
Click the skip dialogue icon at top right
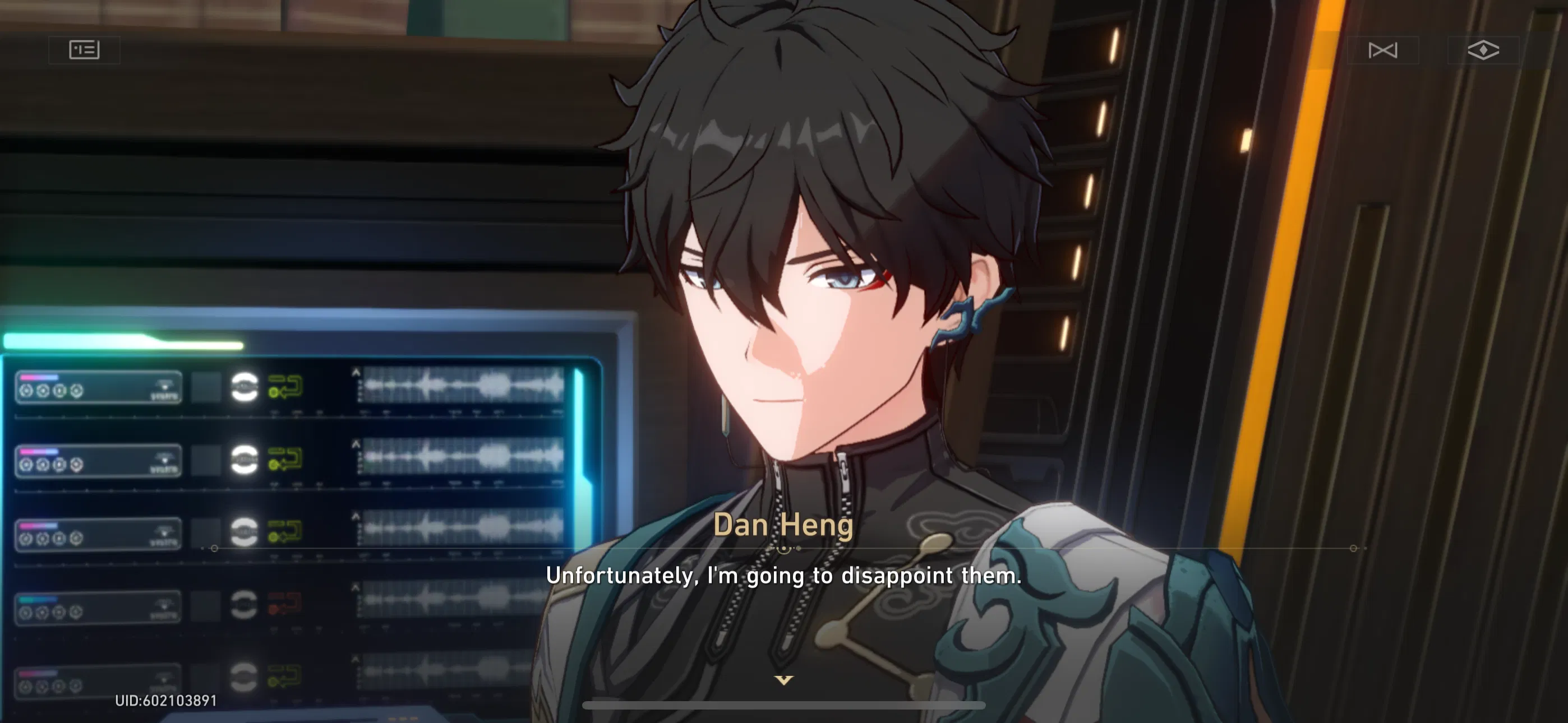pyautogui.click(x=1382, y=50)
